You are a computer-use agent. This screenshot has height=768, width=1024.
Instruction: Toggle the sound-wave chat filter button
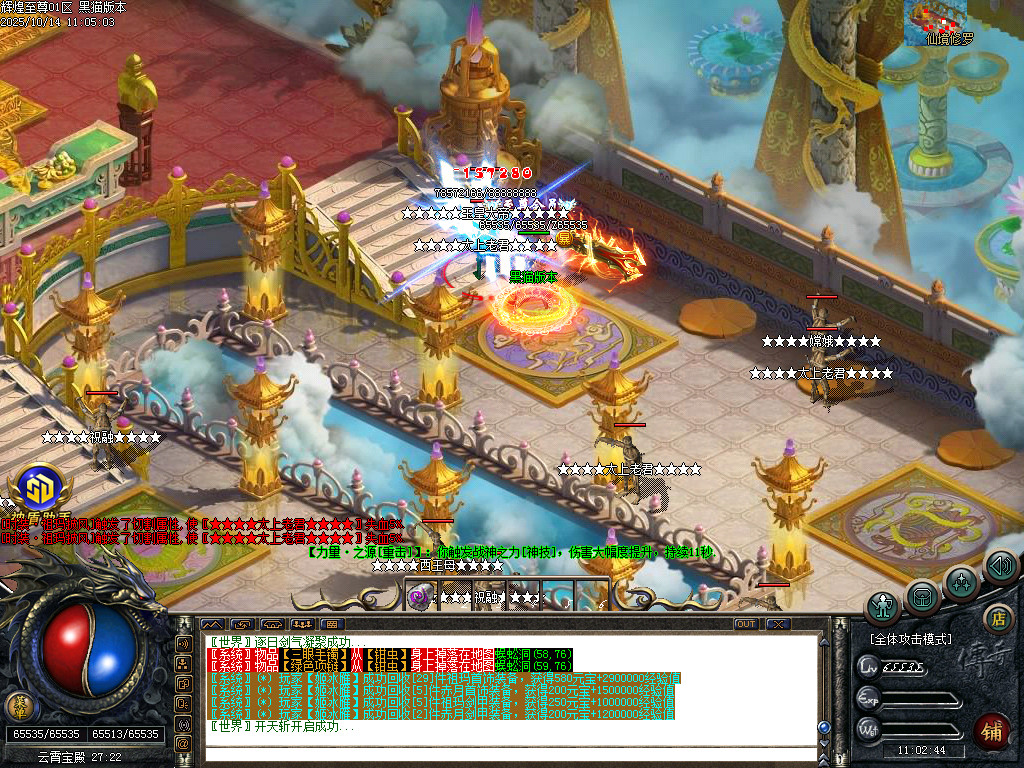183,722
